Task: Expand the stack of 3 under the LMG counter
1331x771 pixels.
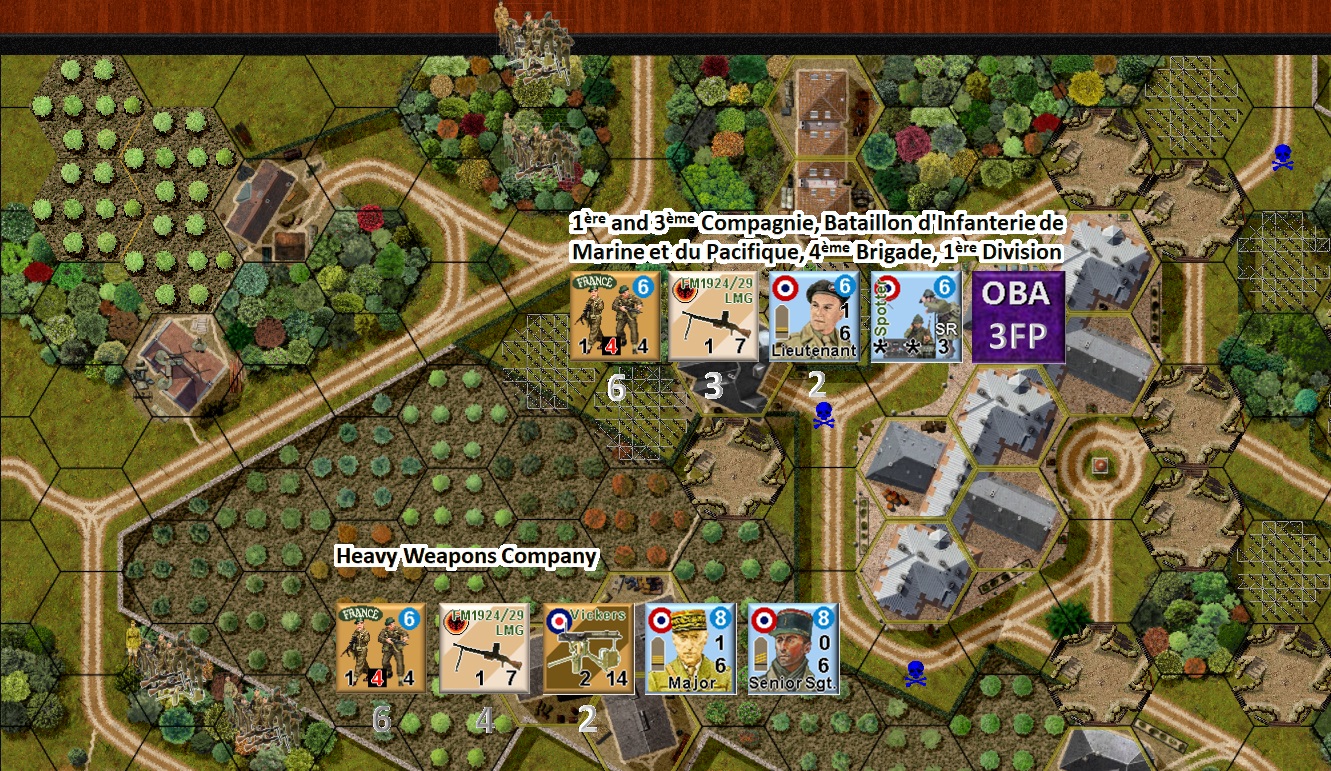Action: coord(715,384)
